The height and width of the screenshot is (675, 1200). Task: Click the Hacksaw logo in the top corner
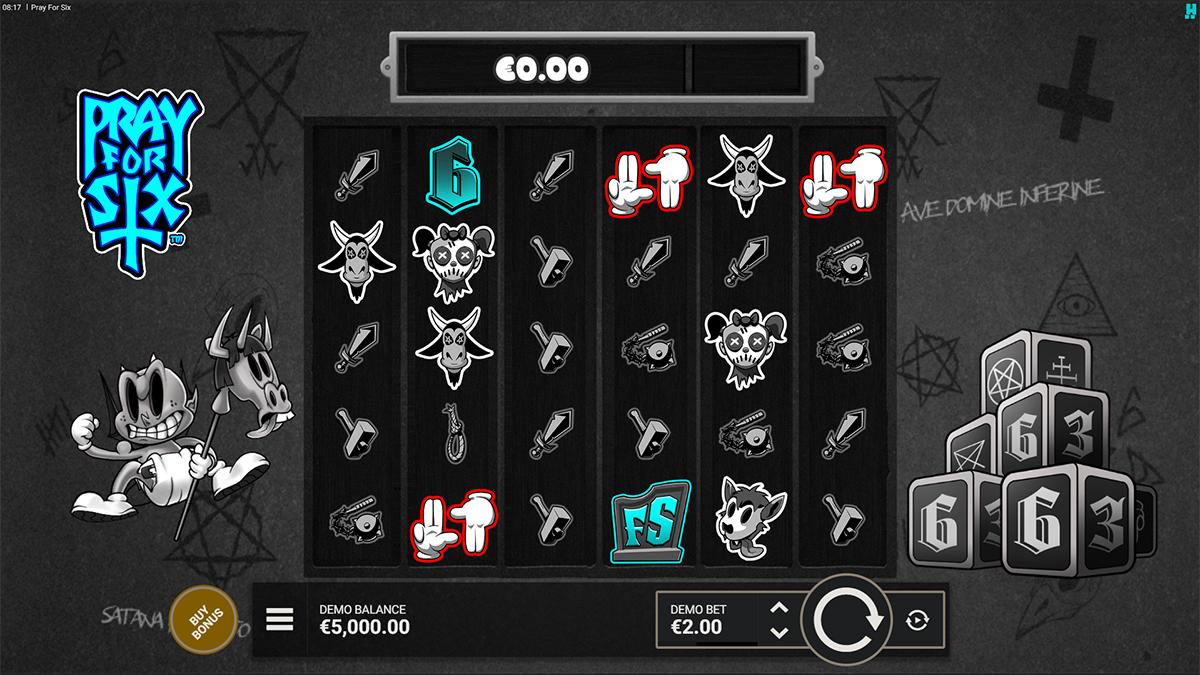[x=1190, y=8]
